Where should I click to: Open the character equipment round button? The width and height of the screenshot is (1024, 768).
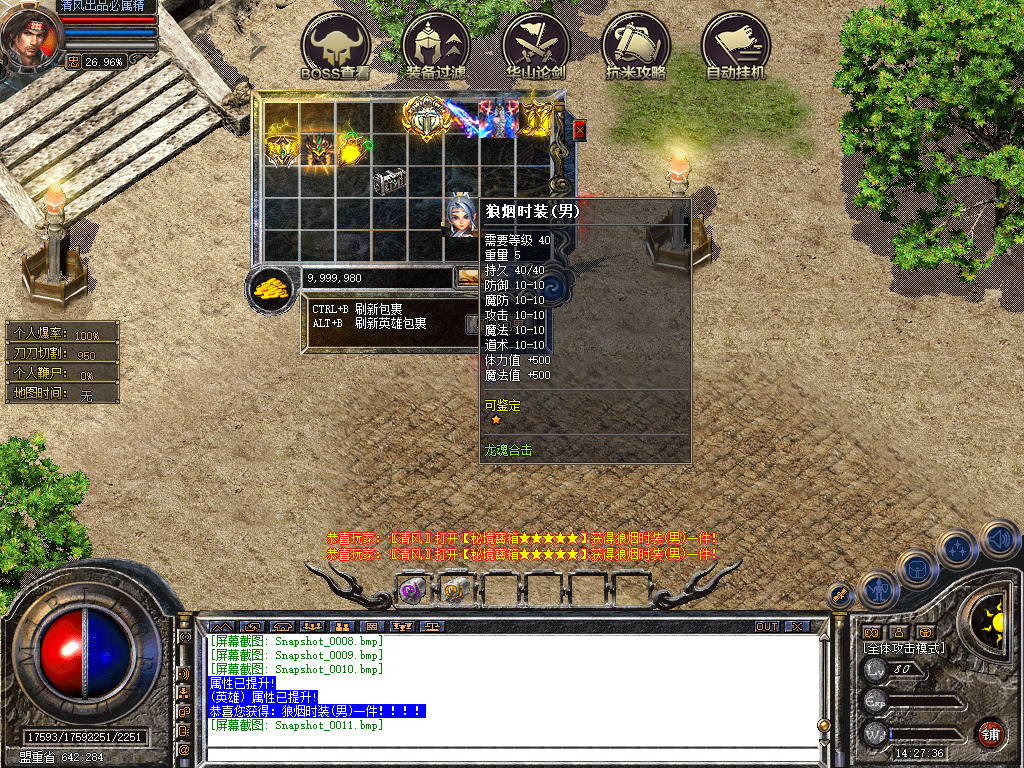(876, 590)
